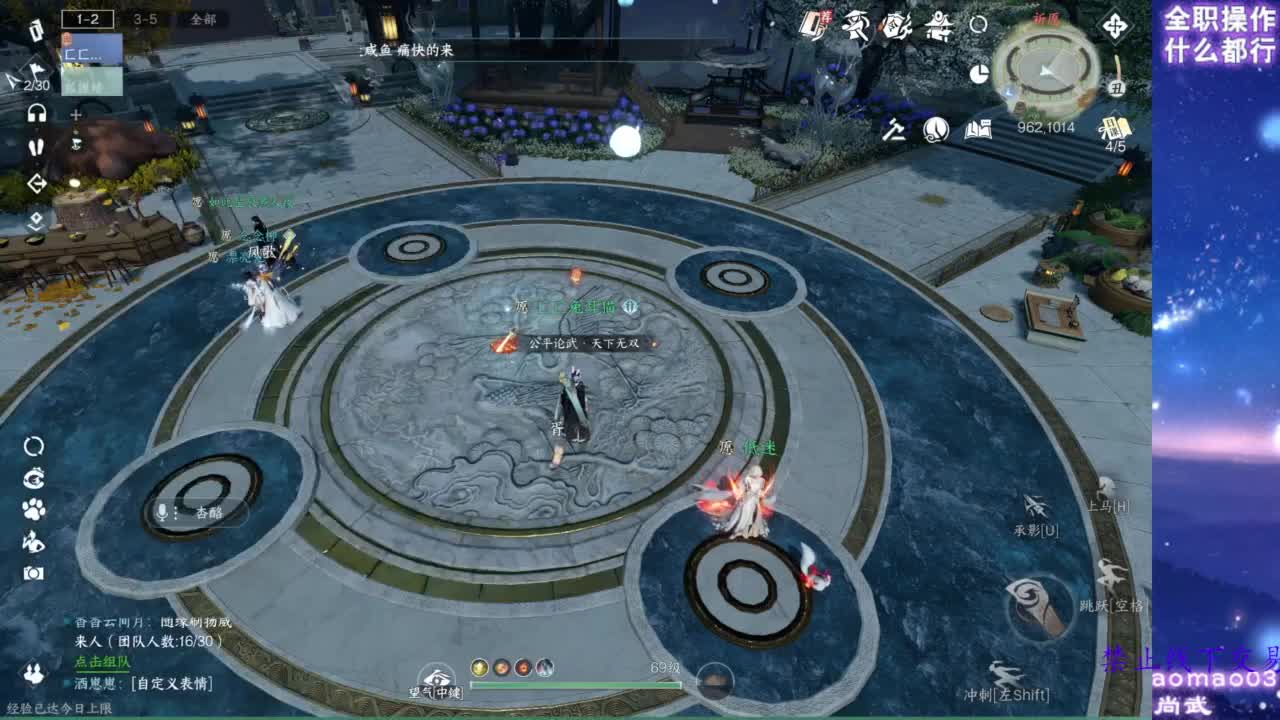Open the camera icon in the left sidebar
1280x720 pixels.
pyautogui.click(x=34, y=571)
